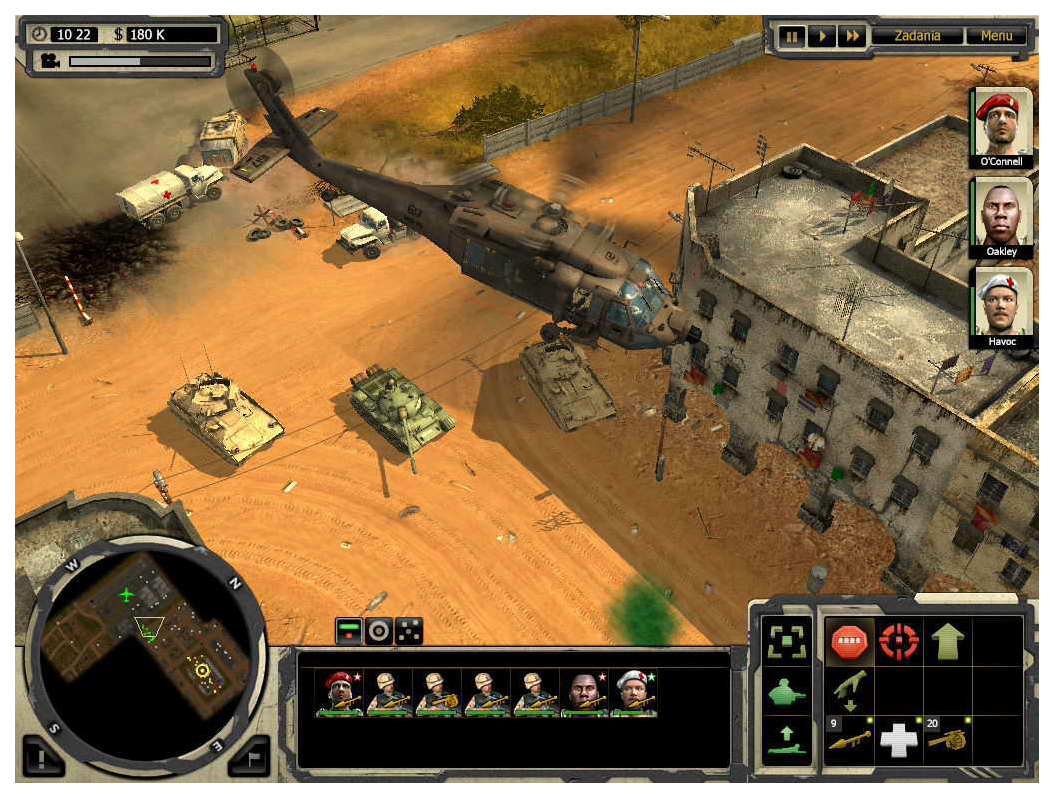The image size is (1054, 798).
Task: Activate the red crosshair attack command
Action: tap(898, 642)
